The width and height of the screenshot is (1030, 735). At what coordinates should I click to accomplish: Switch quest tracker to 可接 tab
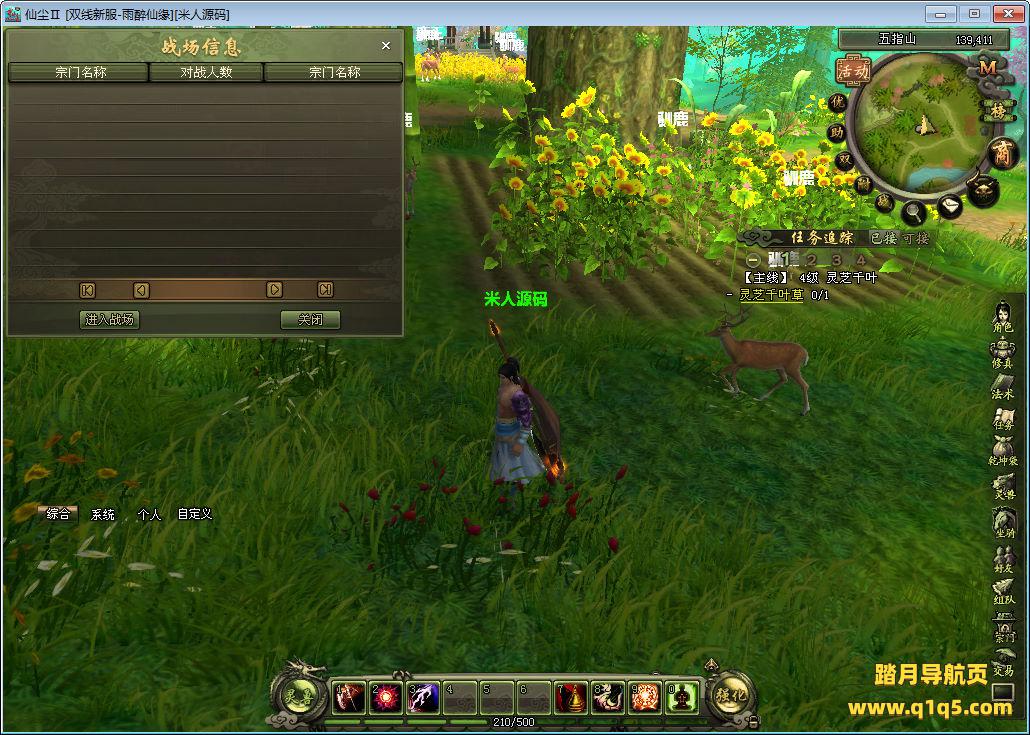[x=916, y=238]
